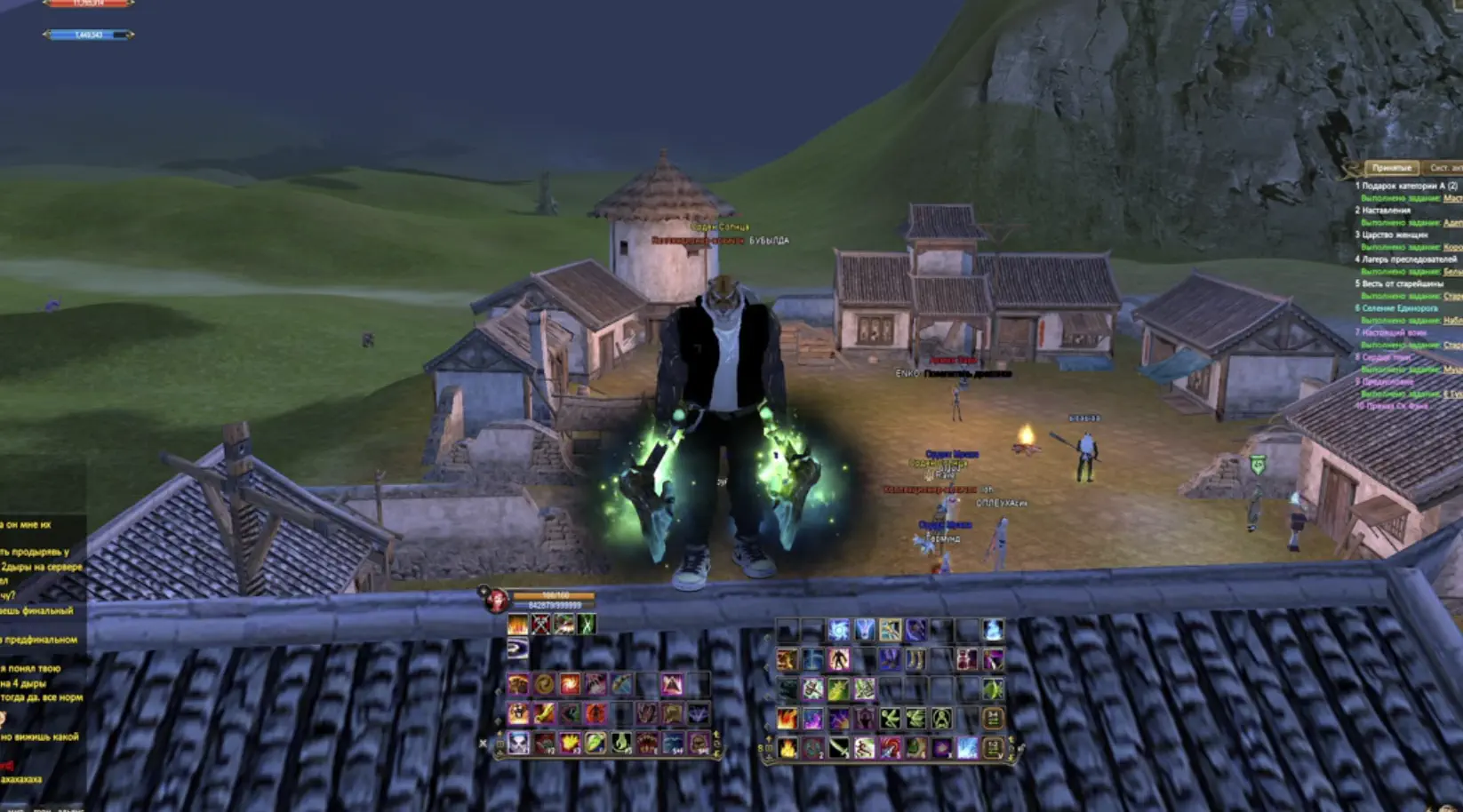Select the green leaf skill icon

[x=594, y=744]
